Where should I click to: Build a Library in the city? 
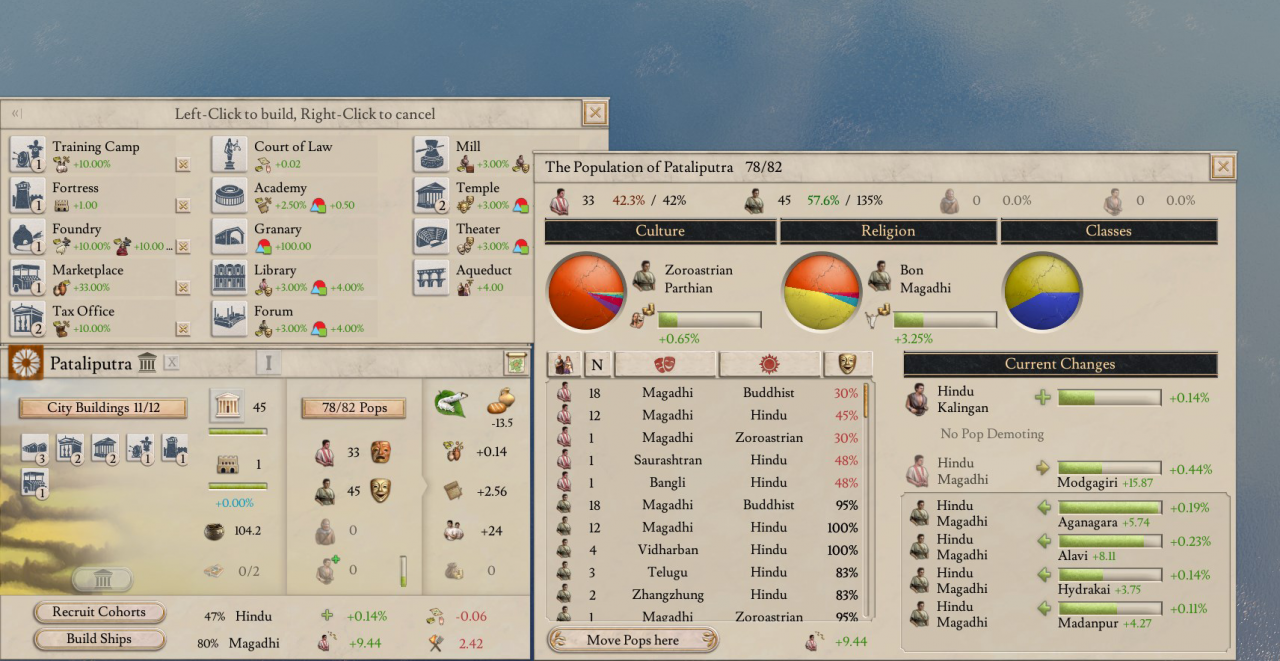[x=230, y=277]
